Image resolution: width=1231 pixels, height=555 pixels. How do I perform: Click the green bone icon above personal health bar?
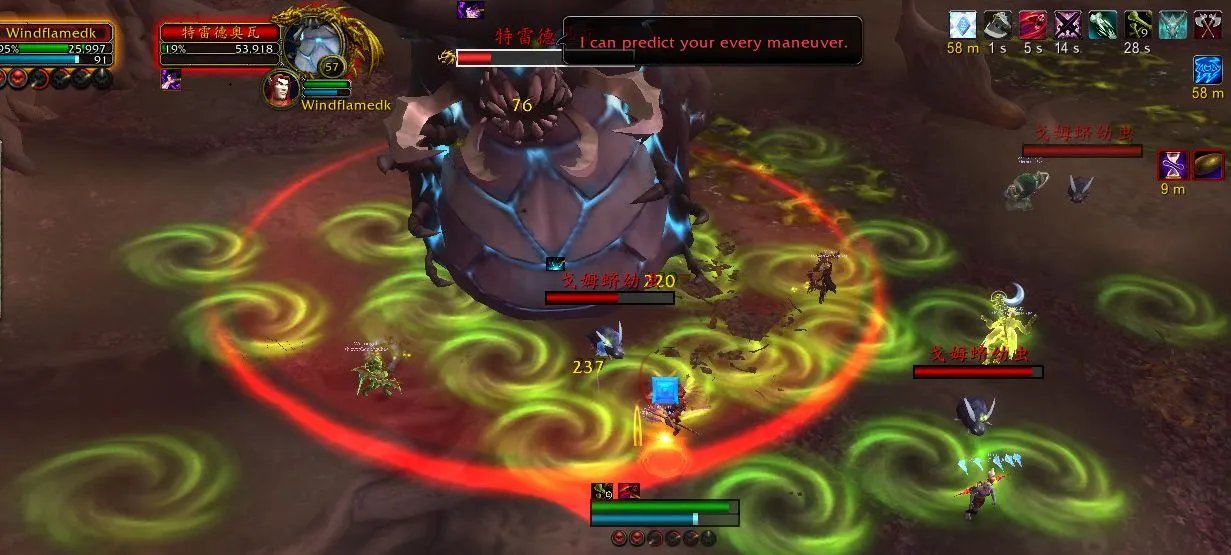603,490
